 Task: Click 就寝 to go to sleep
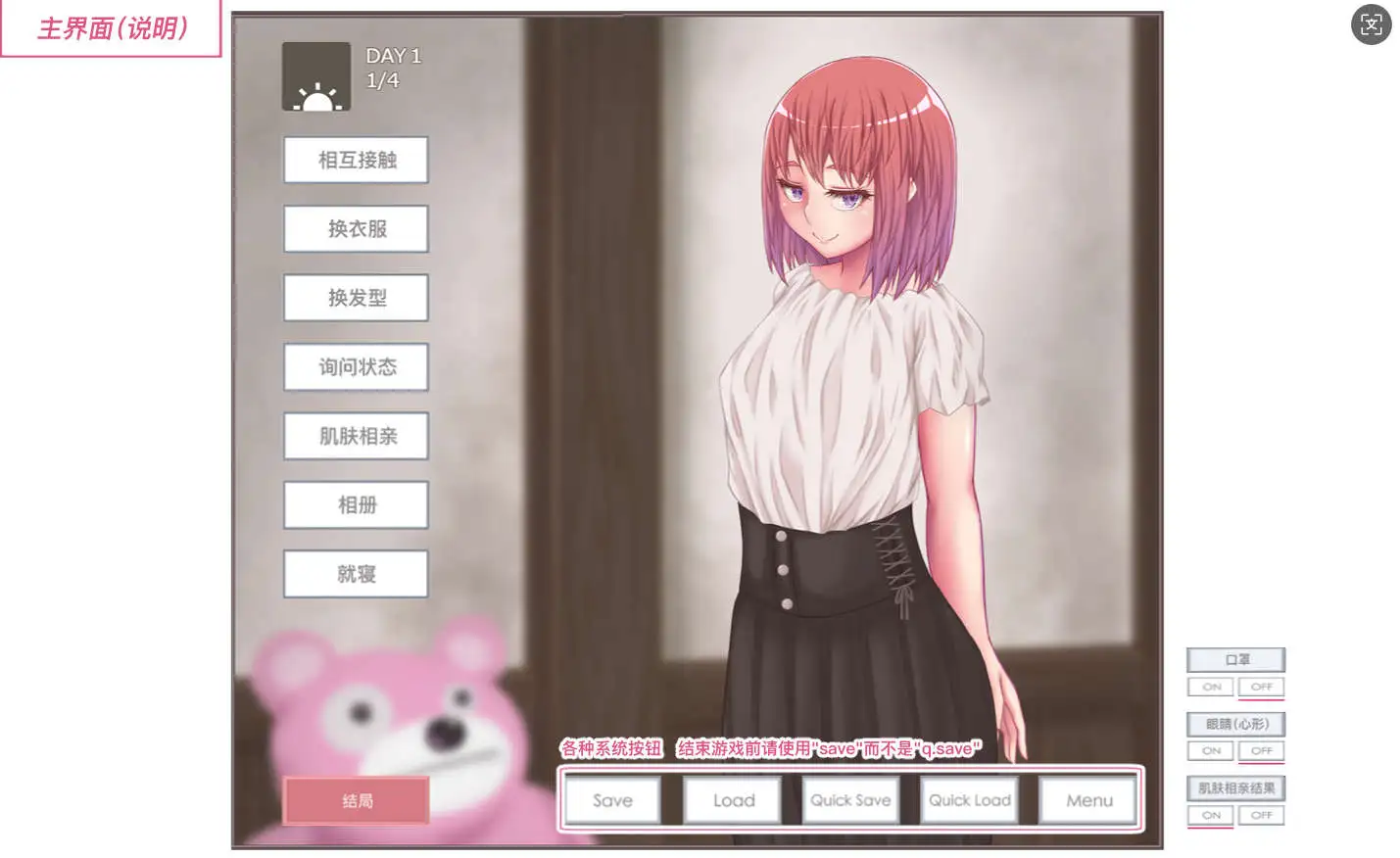point(355,574)
